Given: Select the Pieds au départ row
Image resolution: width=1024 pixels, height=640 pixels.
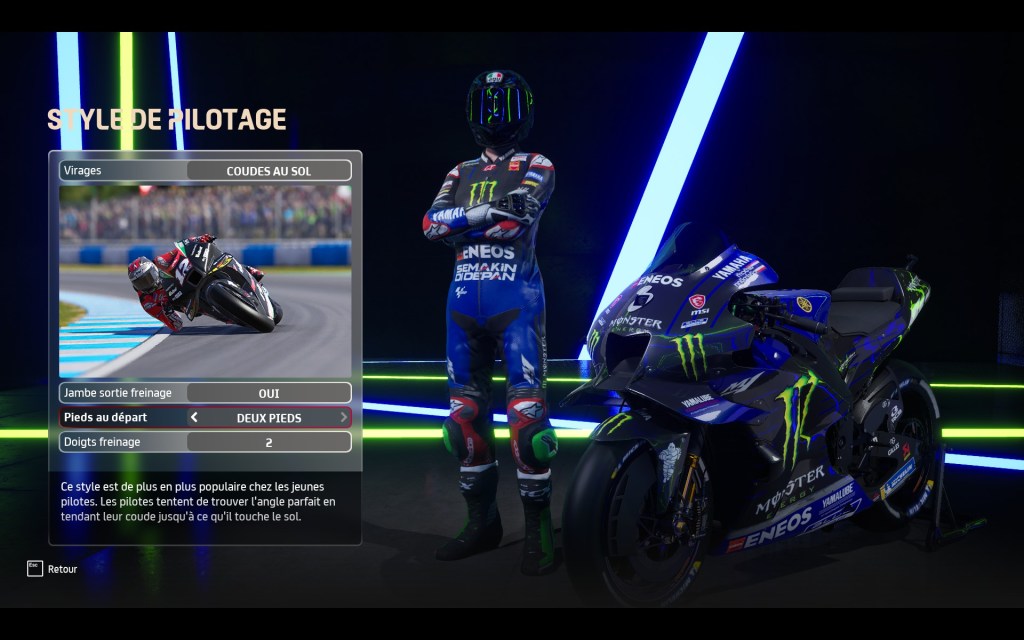Looking at the screenshot, I should pos(205,417).
